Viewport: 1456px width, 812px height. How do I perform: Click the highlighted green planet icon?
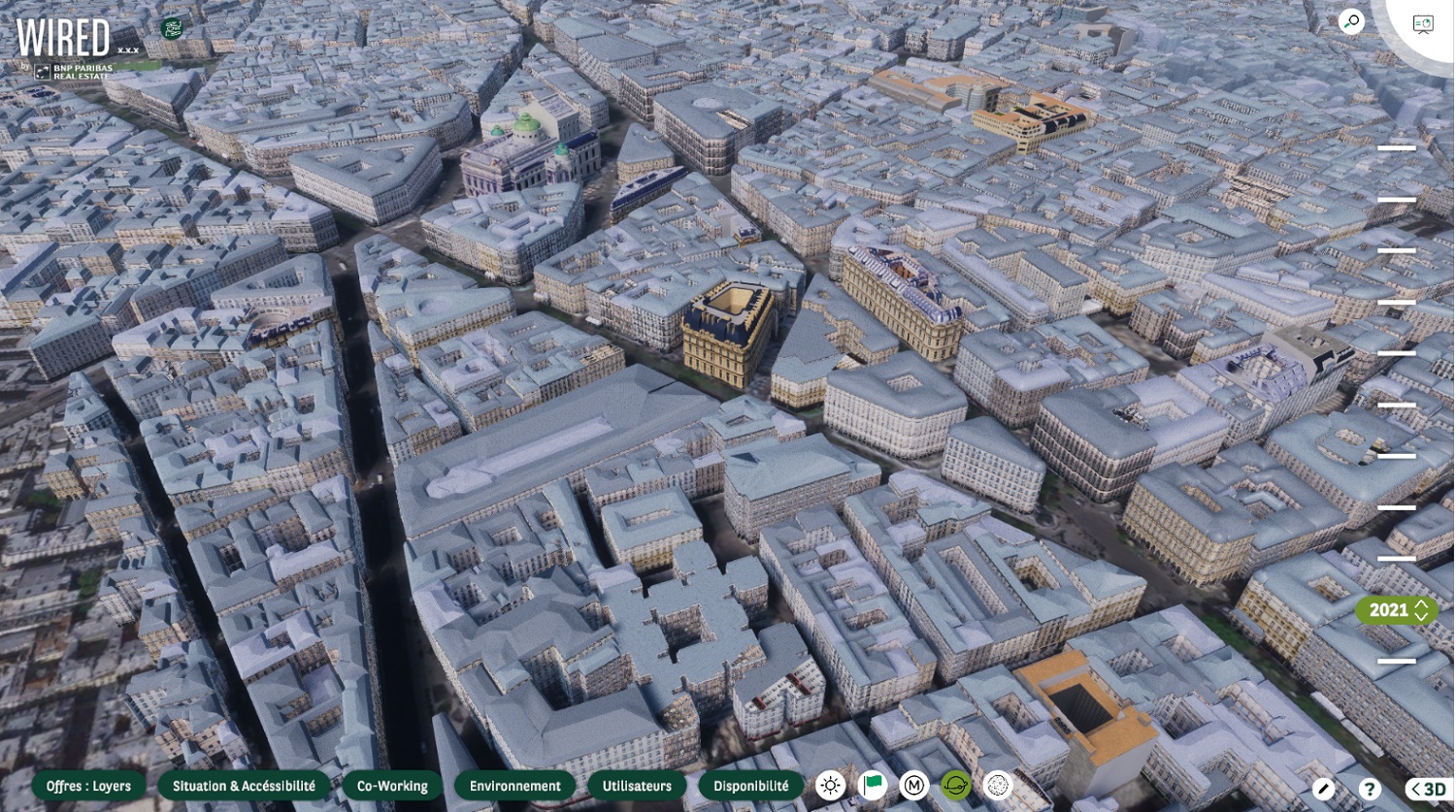point(956,786)
